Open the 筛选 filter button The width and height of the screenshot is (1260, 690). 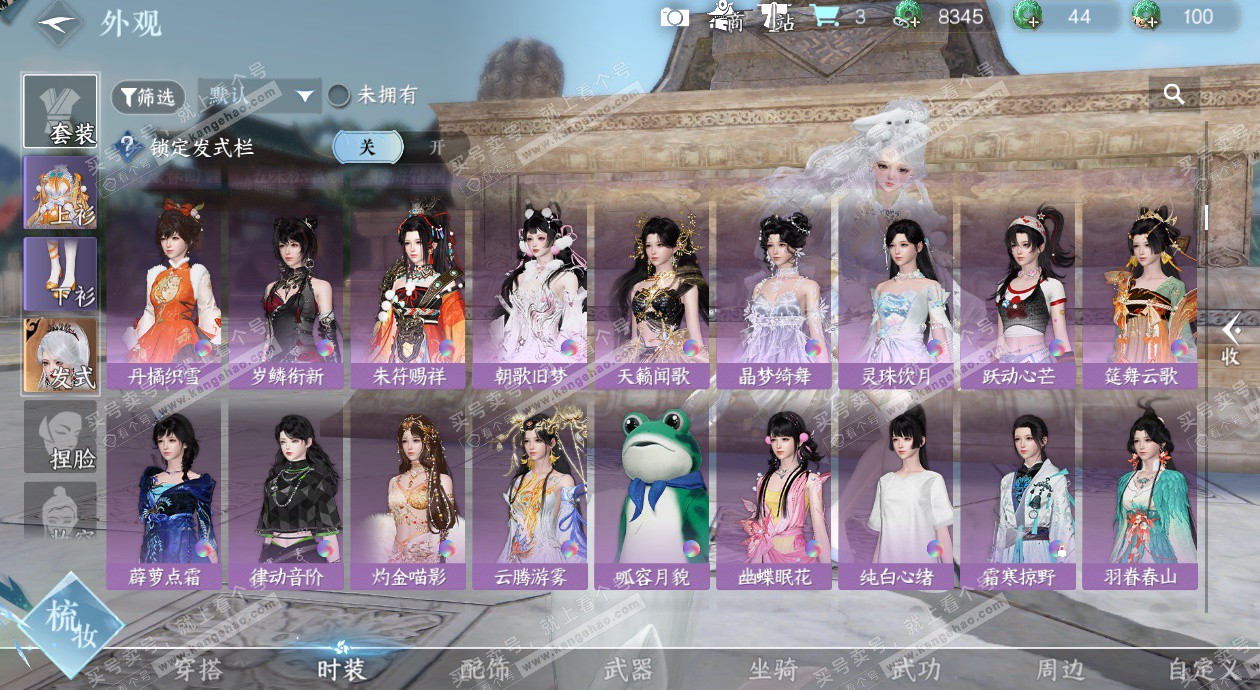coord(148,97)
